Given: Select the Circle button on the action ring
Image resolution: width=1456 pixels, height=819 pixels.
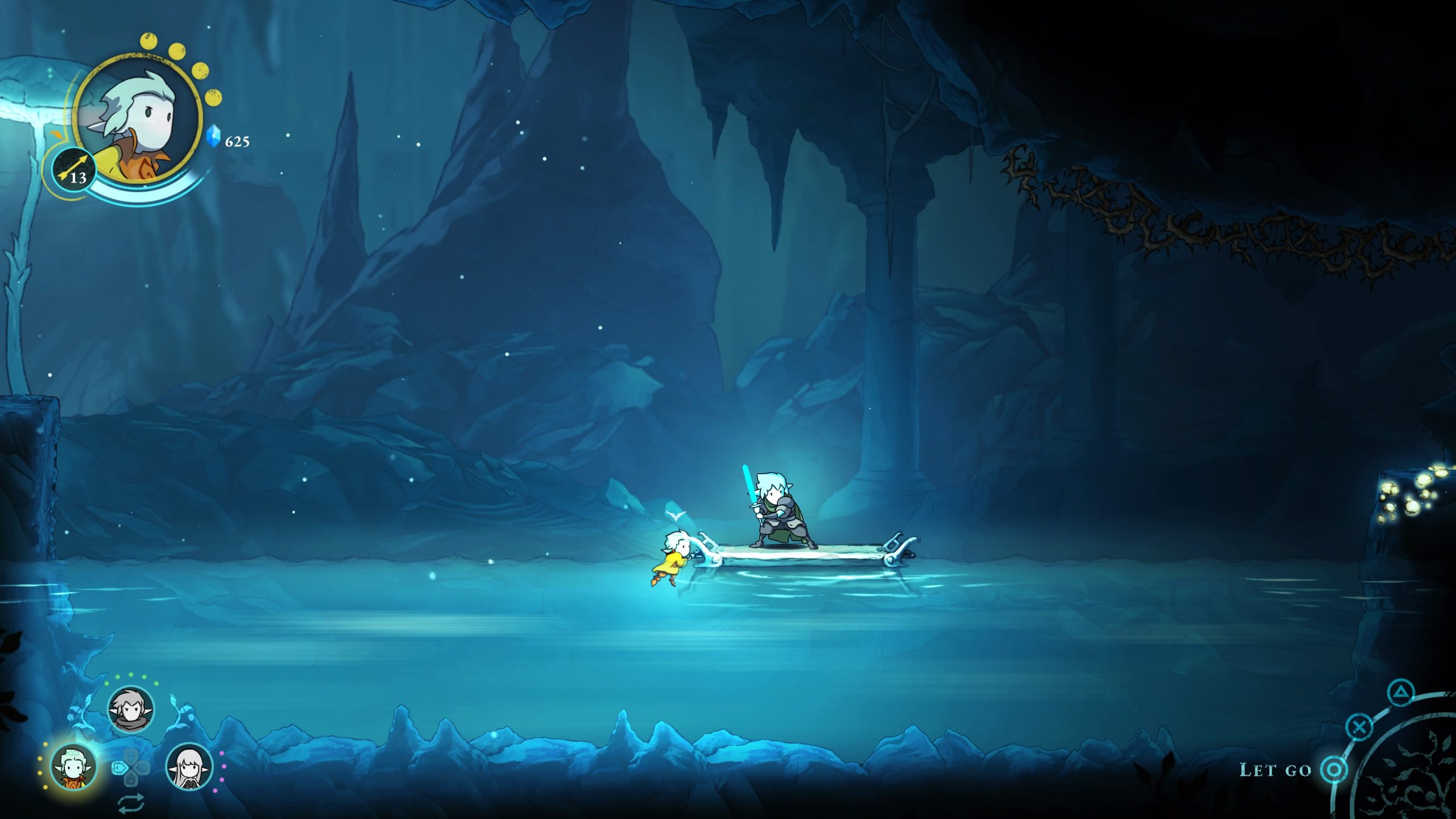Looking at the screenshot, I should point(1333,771).
